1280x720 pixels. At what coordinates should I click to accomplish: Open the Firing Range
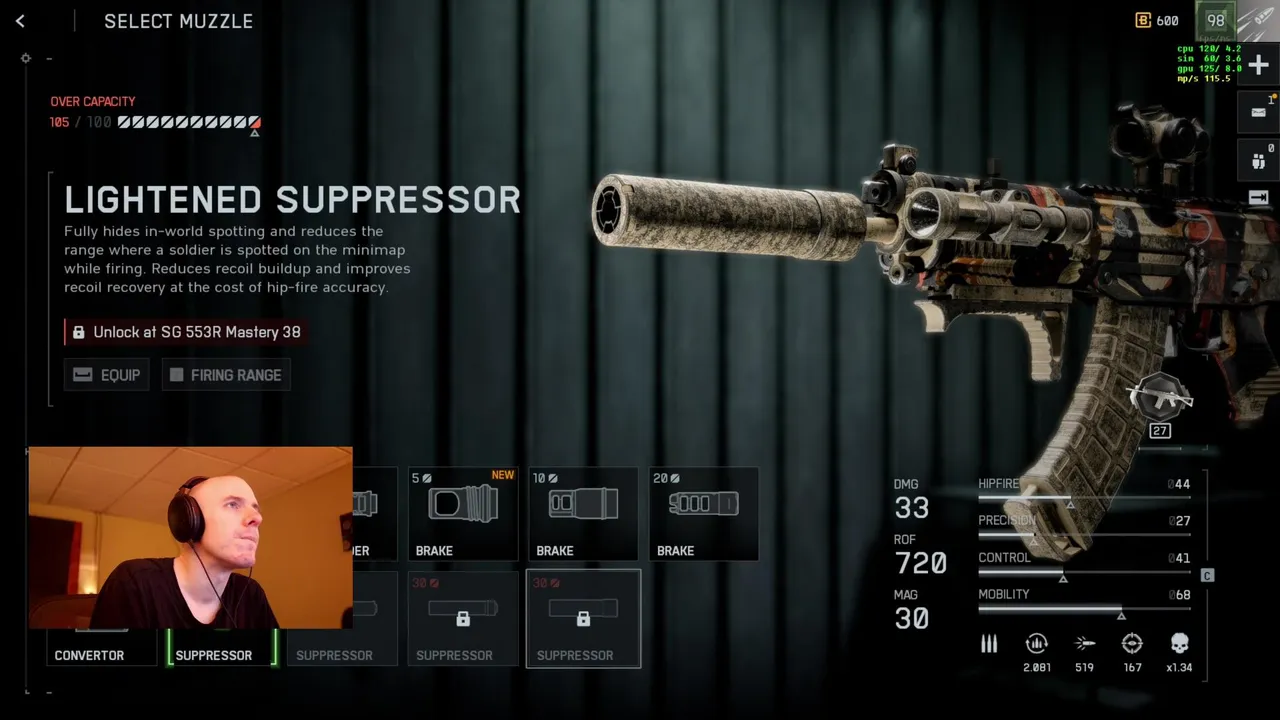coord(226,375)
